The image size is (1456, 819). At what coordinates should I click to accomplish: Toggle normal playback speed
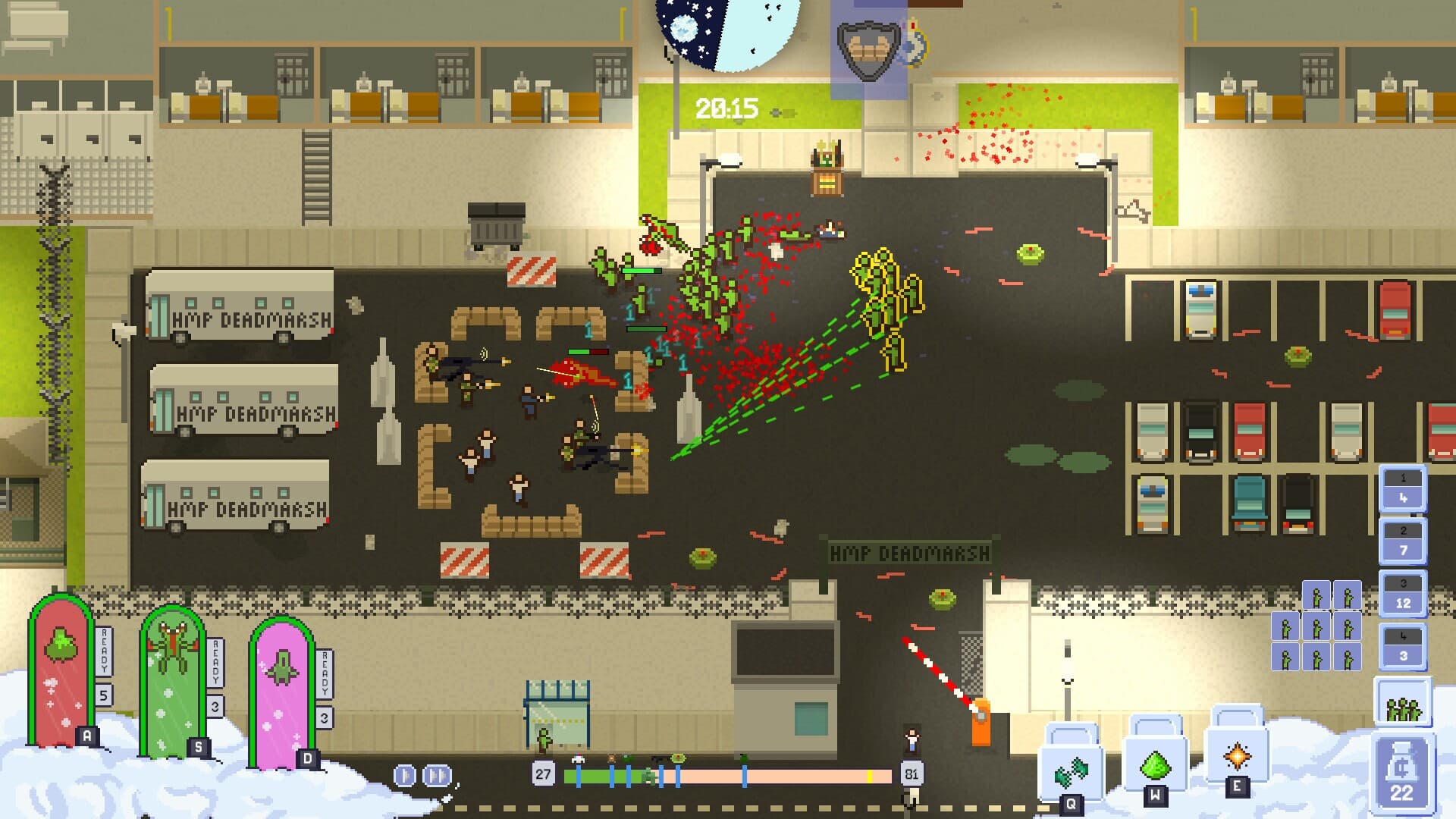[404, 773]
